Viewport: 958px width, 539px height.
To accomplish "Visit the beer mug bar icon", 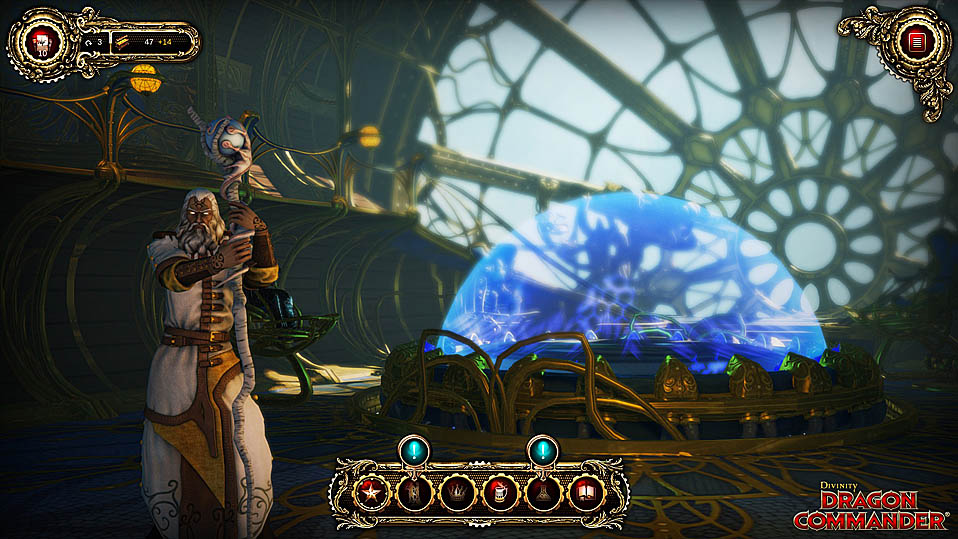I will click(500, 492).
